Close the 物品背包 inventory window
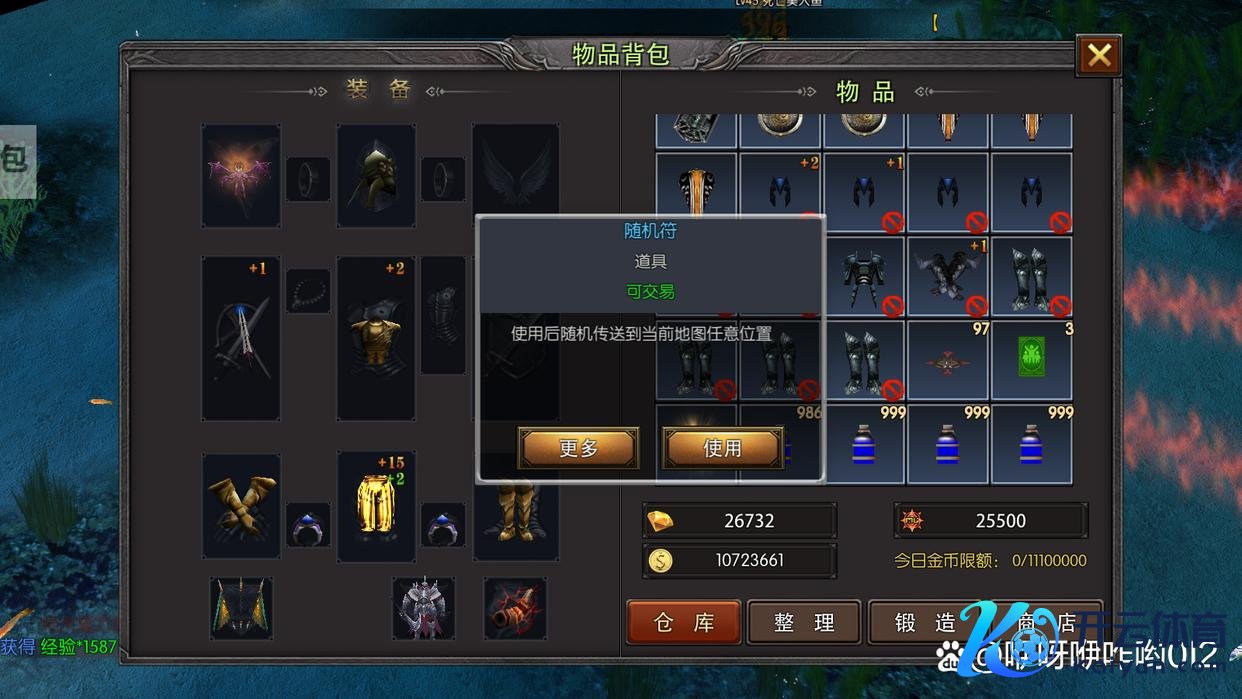The image size is (1242, 699). click(1098, 56)
